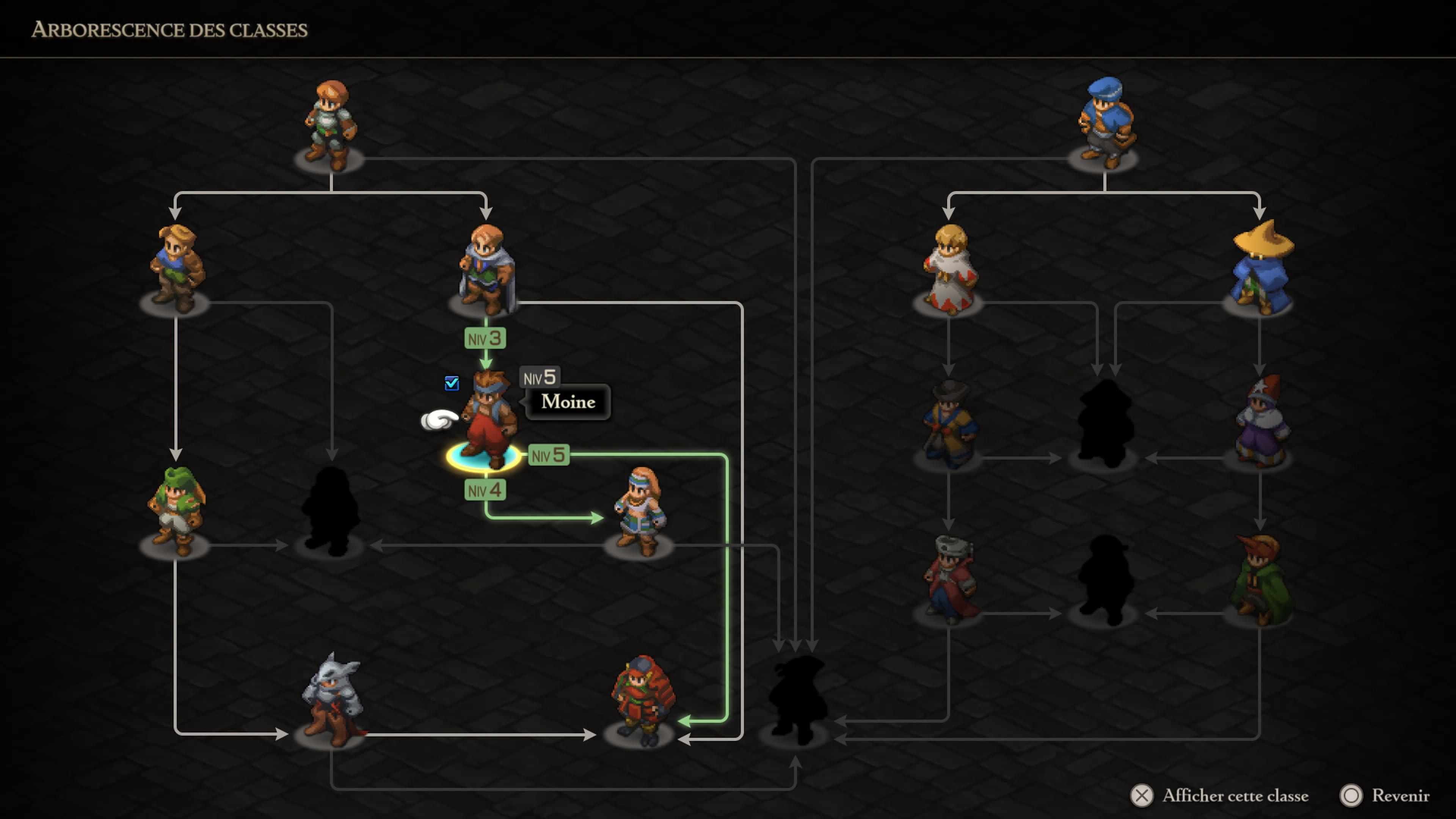This screenshot has width=1456, height=819.
Task: Select the Time Mage with star hat
Action: pyautogui.click(x=1260, y=421)
